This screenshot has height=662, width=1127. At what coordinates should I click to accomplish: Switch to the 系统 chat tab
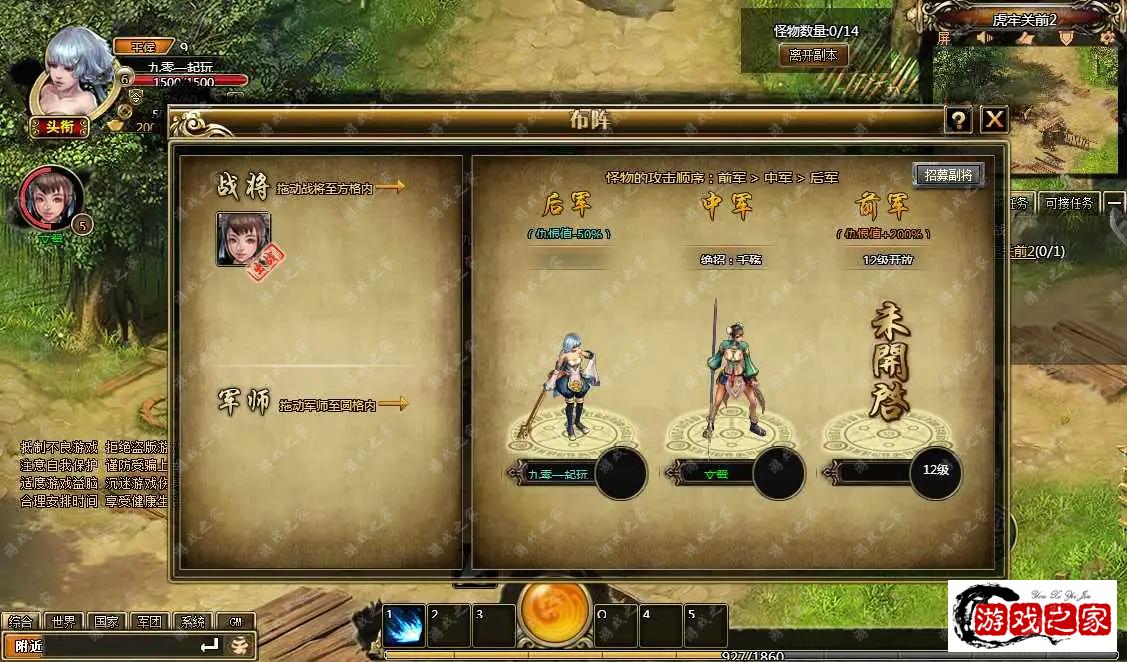(x=192, y=621)
